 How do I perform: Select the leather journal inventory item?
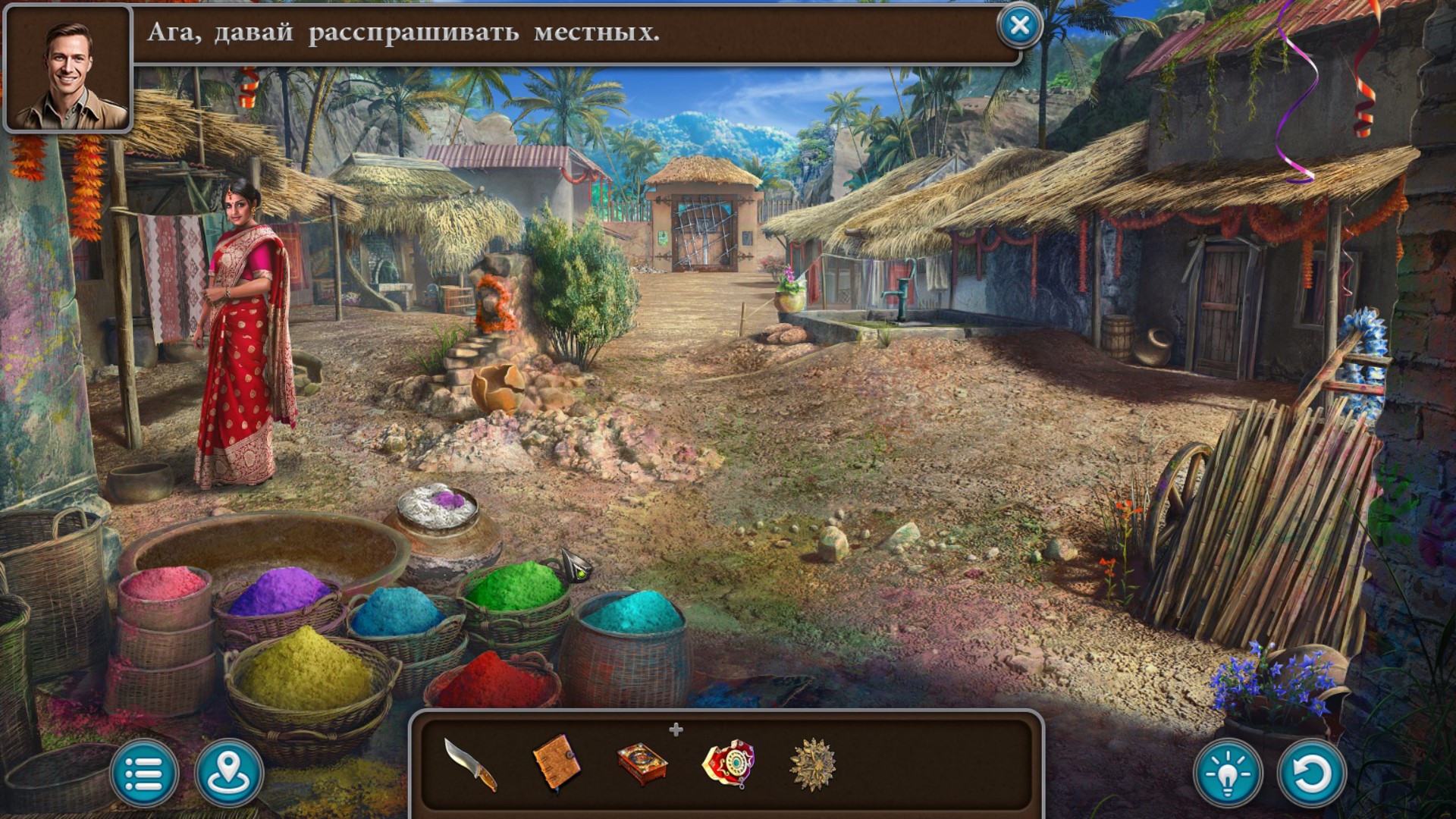(557, 761)
